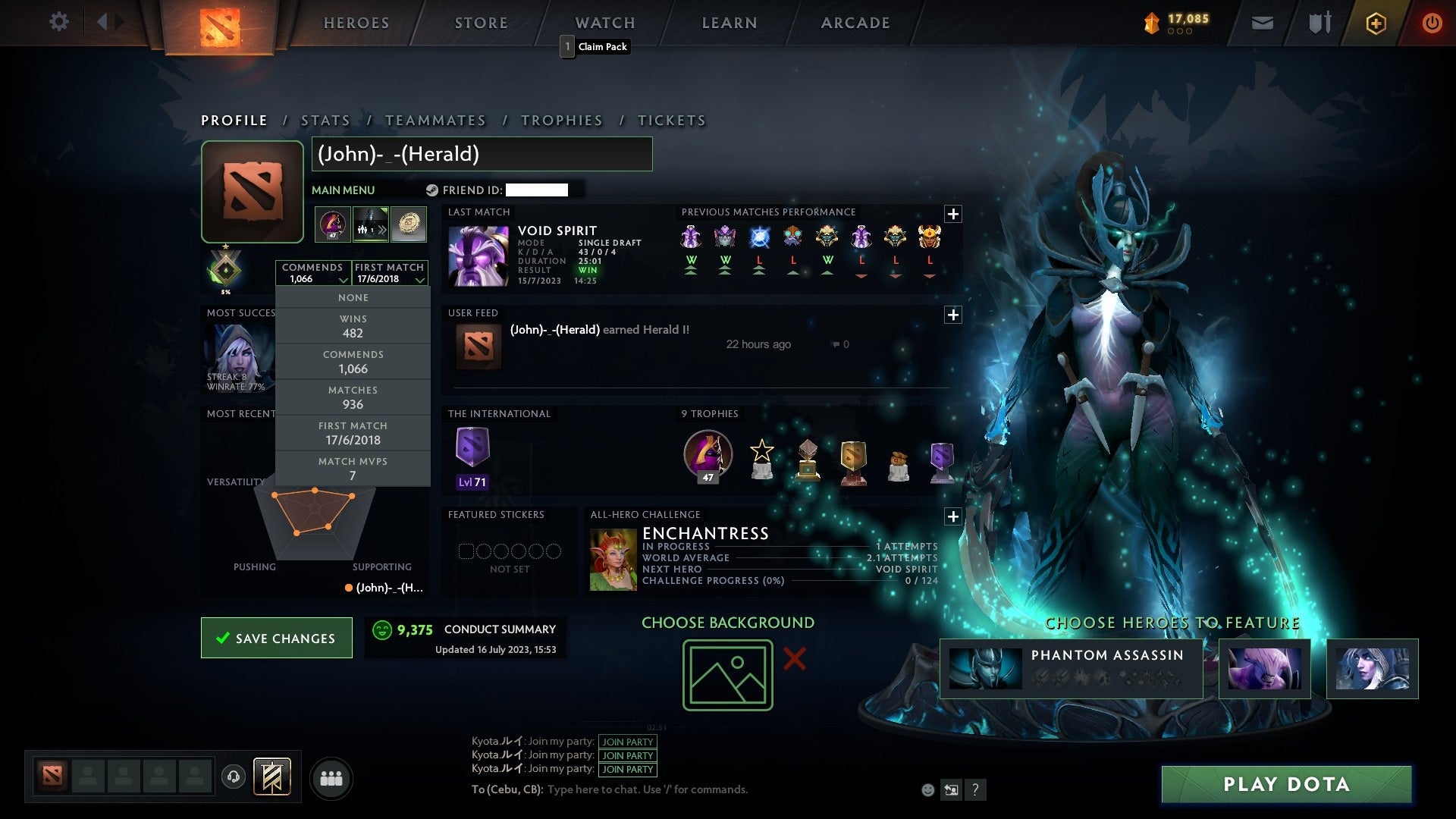The image size is (1456, 819).
Task: Switch to the TROPHIES tab
Action: click(x=561, y=120)
